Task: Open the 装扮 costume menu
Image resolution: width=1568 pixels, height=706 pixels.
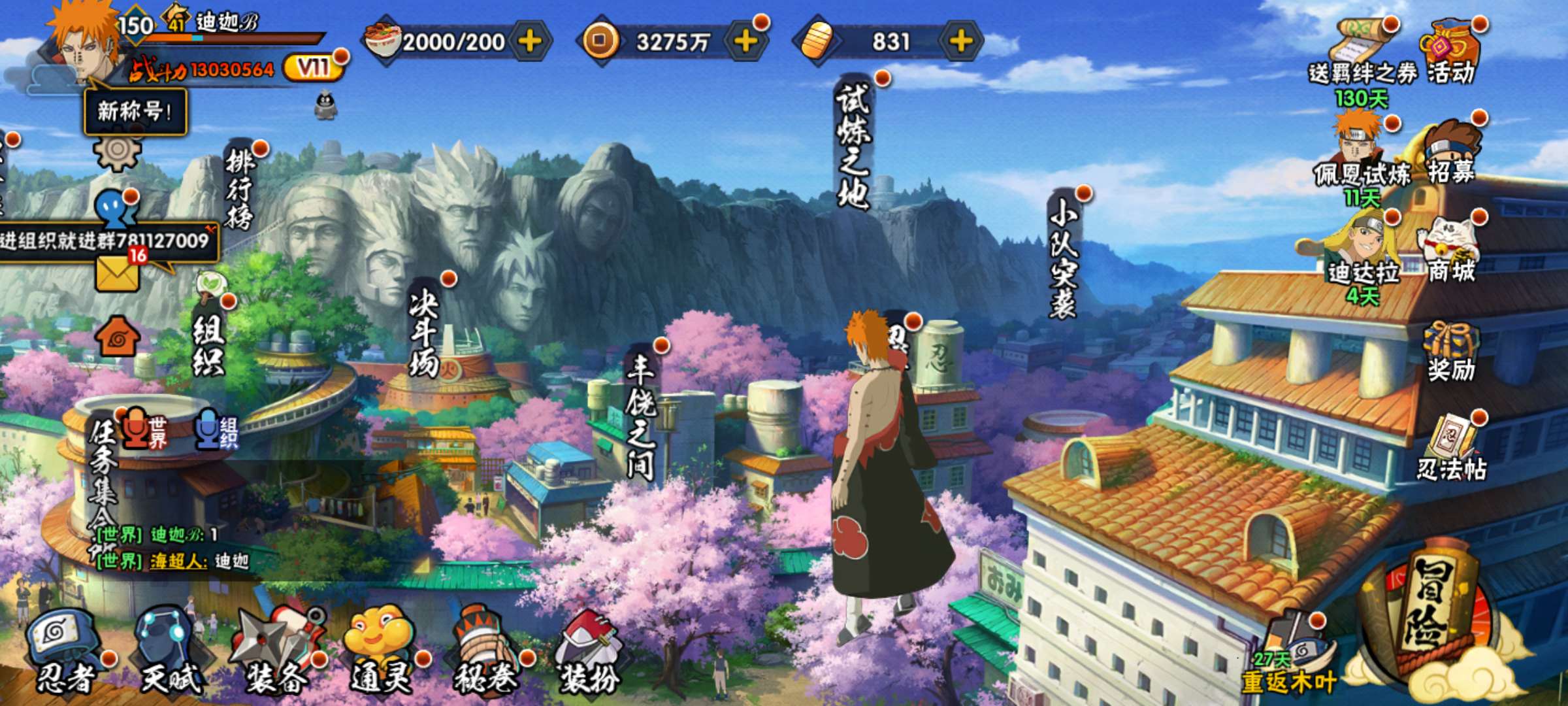Action: point(588,650)
